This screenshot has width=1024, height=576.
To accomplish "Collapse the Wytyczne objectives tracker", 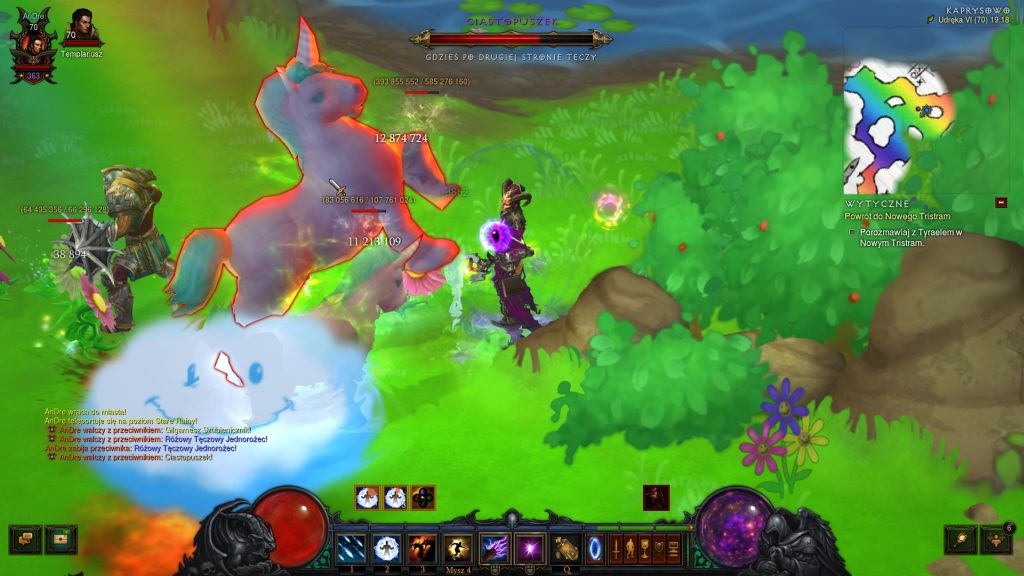I will (1001, 203).
